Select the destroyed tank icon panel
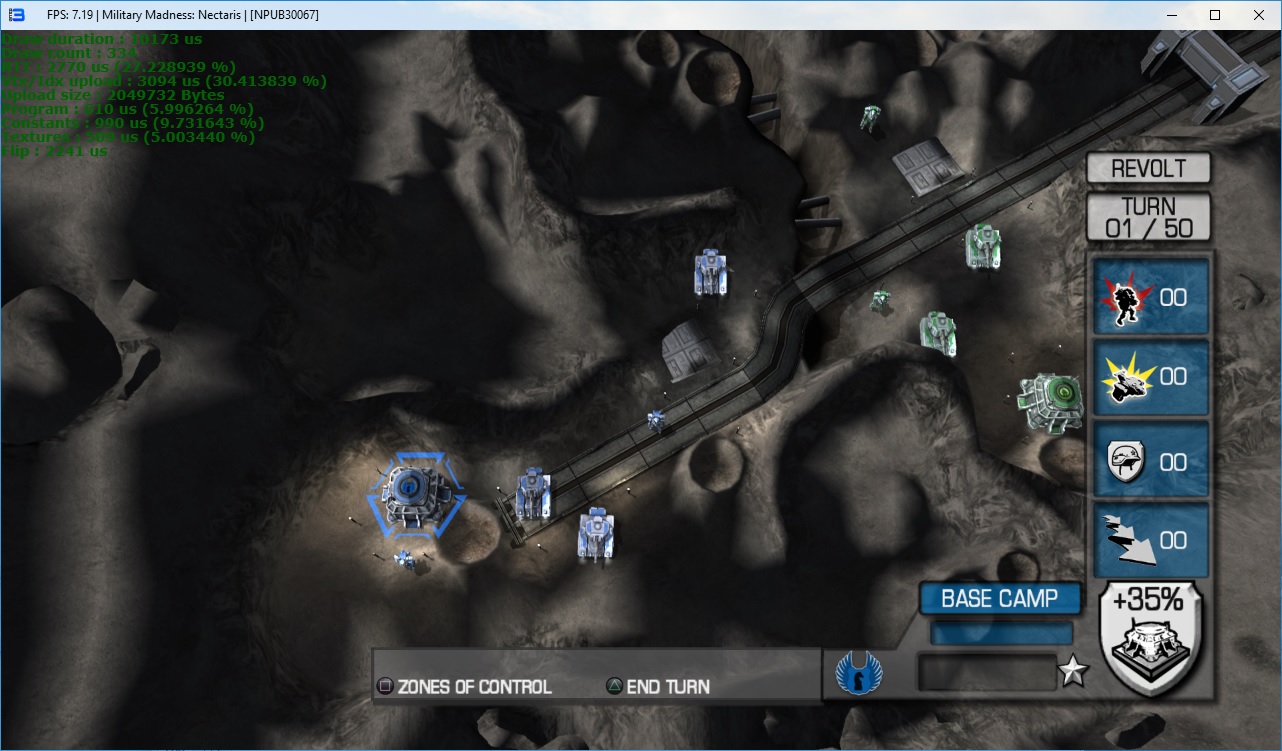This screenshot has height=751, width=1282. pos(1150,377)
